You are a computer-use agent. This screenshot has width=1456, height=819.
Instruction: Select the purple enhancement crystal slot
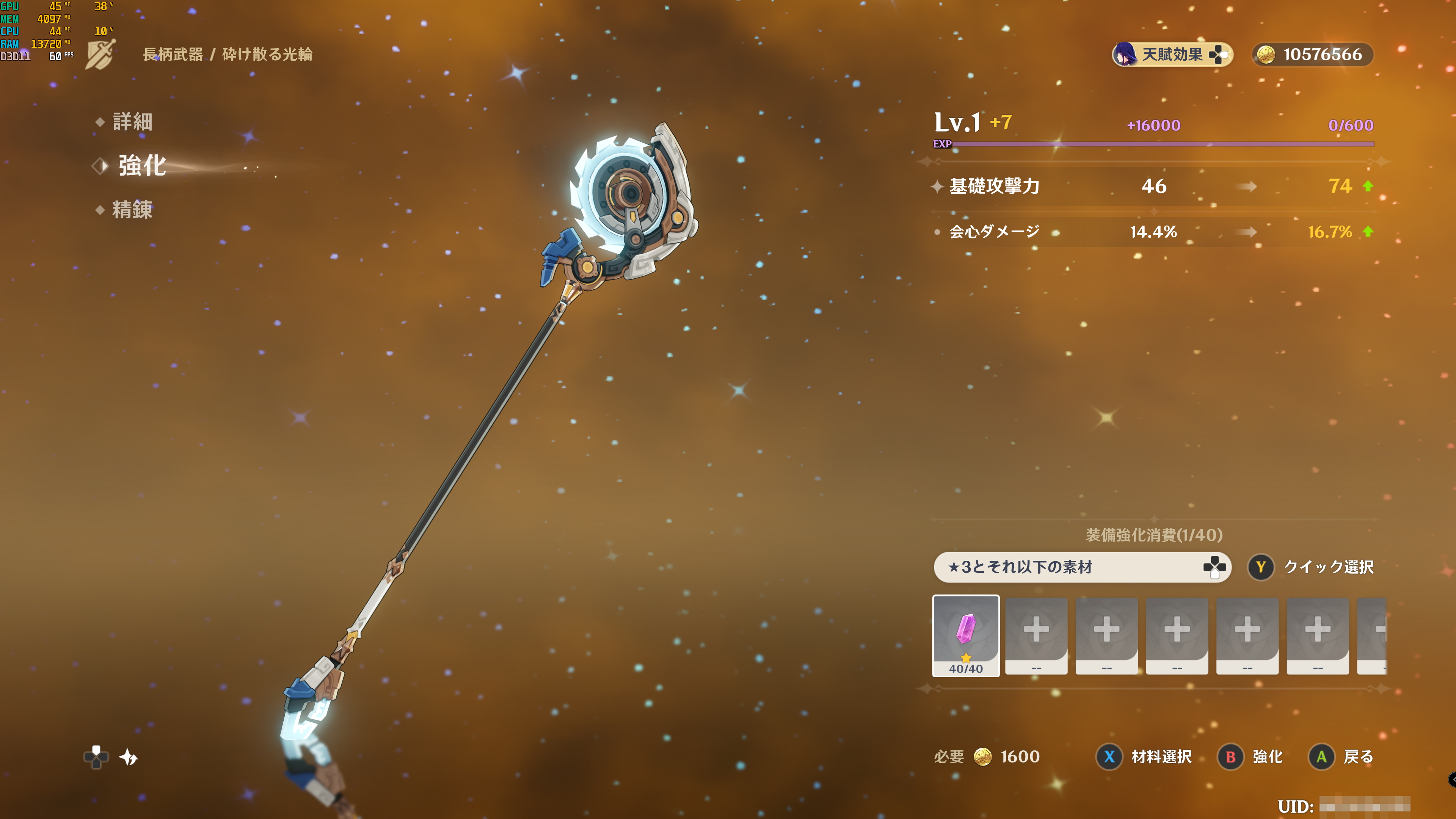[965, 635]
